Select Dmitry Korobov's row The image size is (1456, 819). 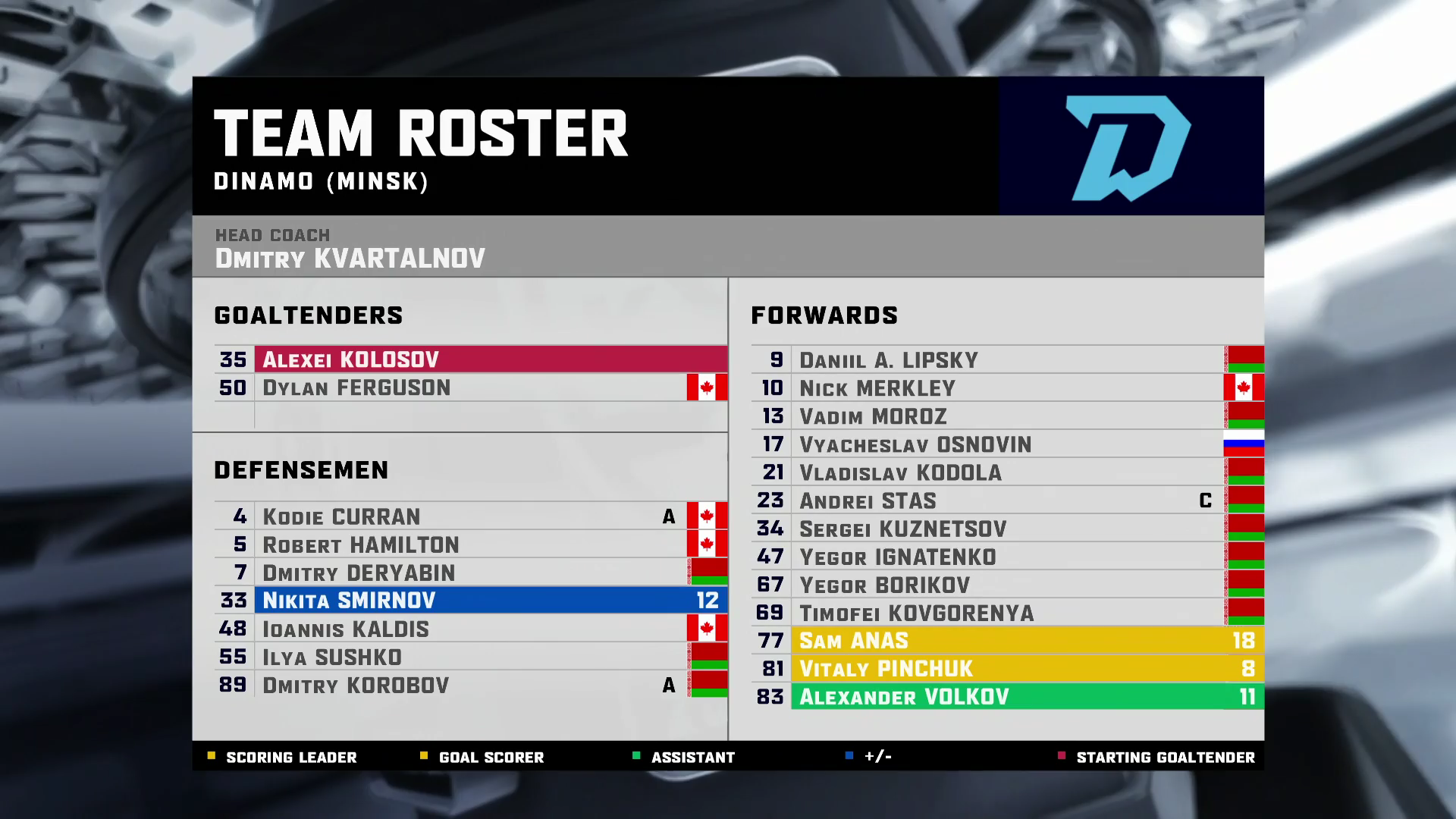(470, 685)
